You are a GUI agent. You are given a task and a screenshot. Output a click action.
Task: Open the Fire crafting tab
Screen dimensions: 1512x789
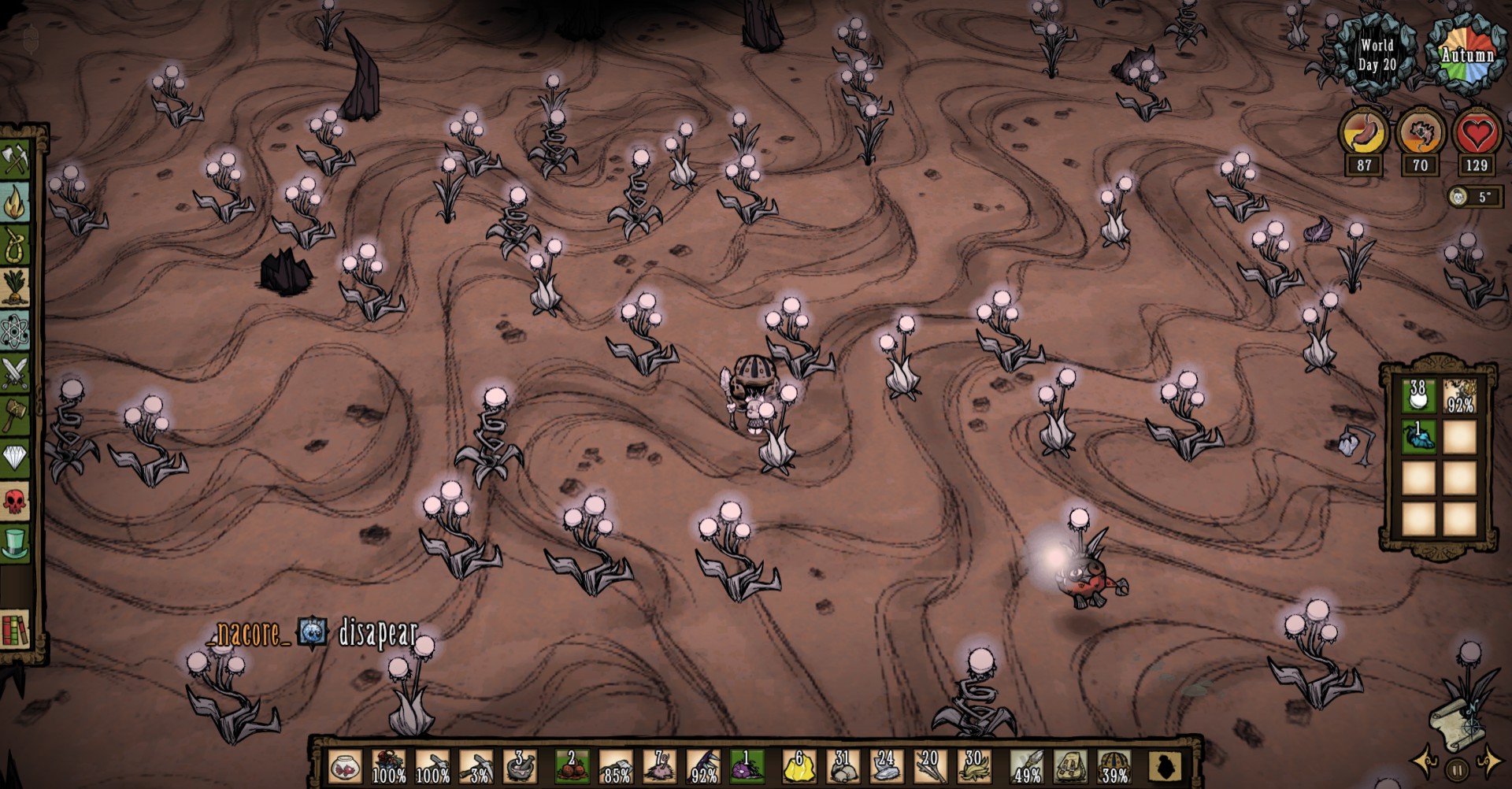click(15, 203)
